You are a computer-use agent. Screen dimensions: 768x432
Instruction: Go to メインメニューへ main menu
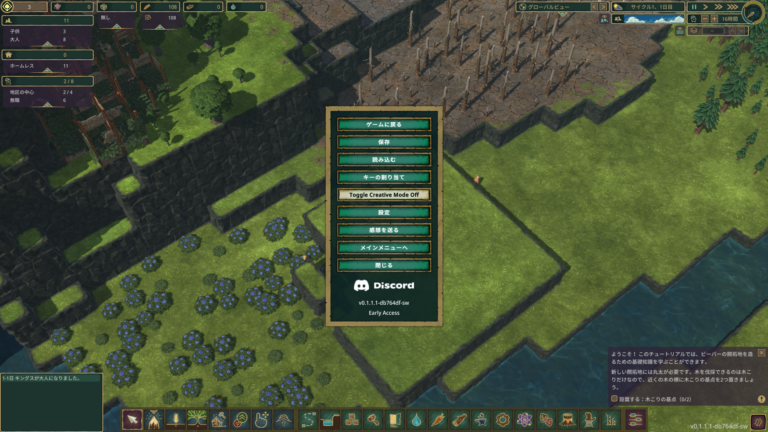pos(384,247)
